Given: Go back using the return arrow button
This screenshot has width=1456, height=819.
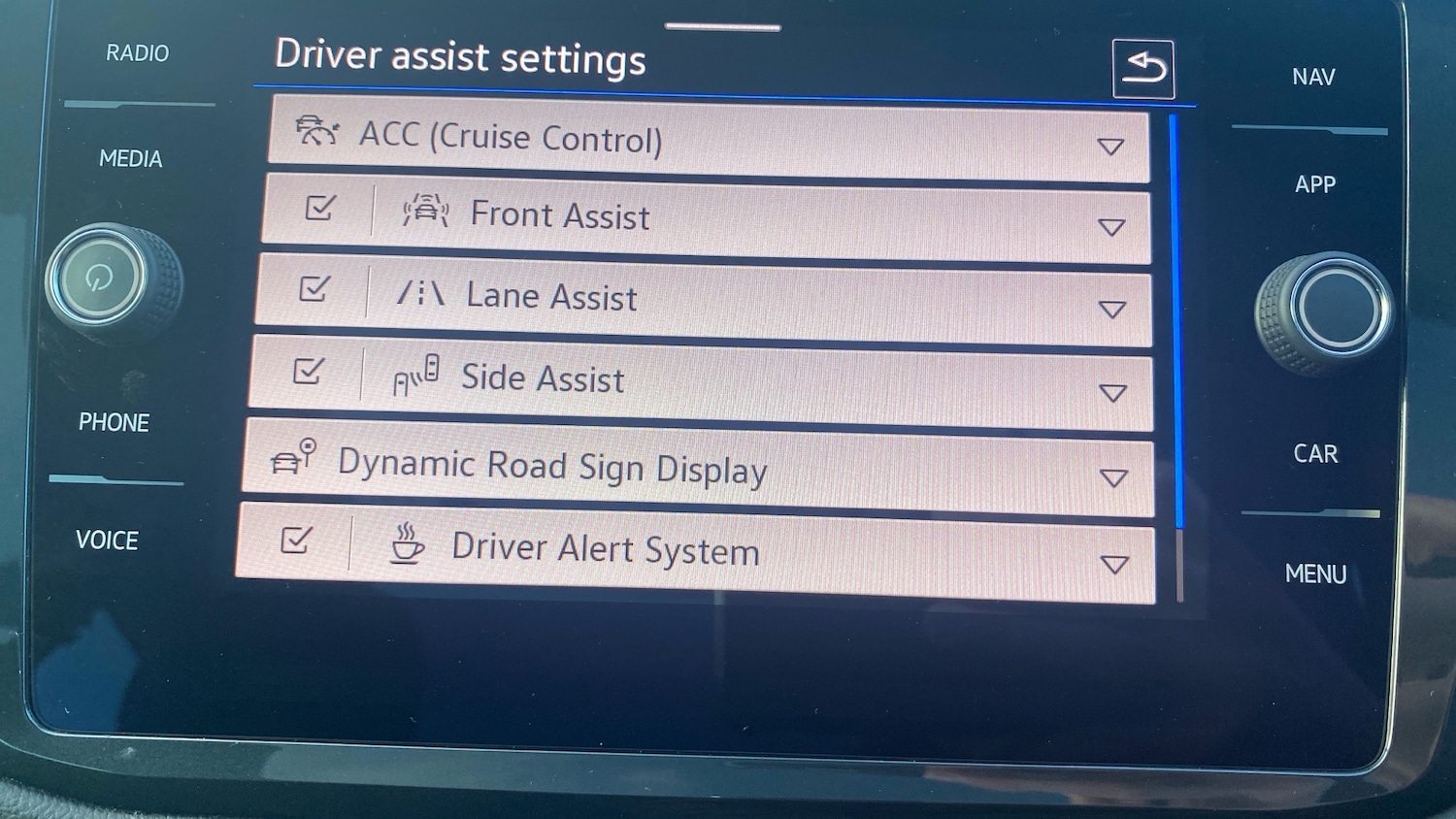Looking at the screenshot, I should [1143, 69].
